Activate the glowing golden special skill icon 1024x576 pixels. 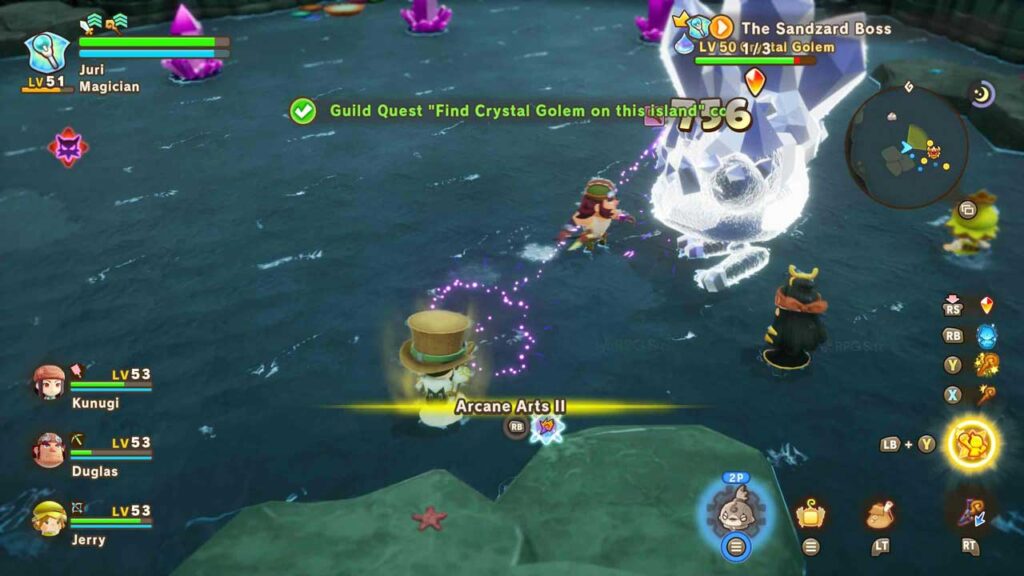[972, 443]
